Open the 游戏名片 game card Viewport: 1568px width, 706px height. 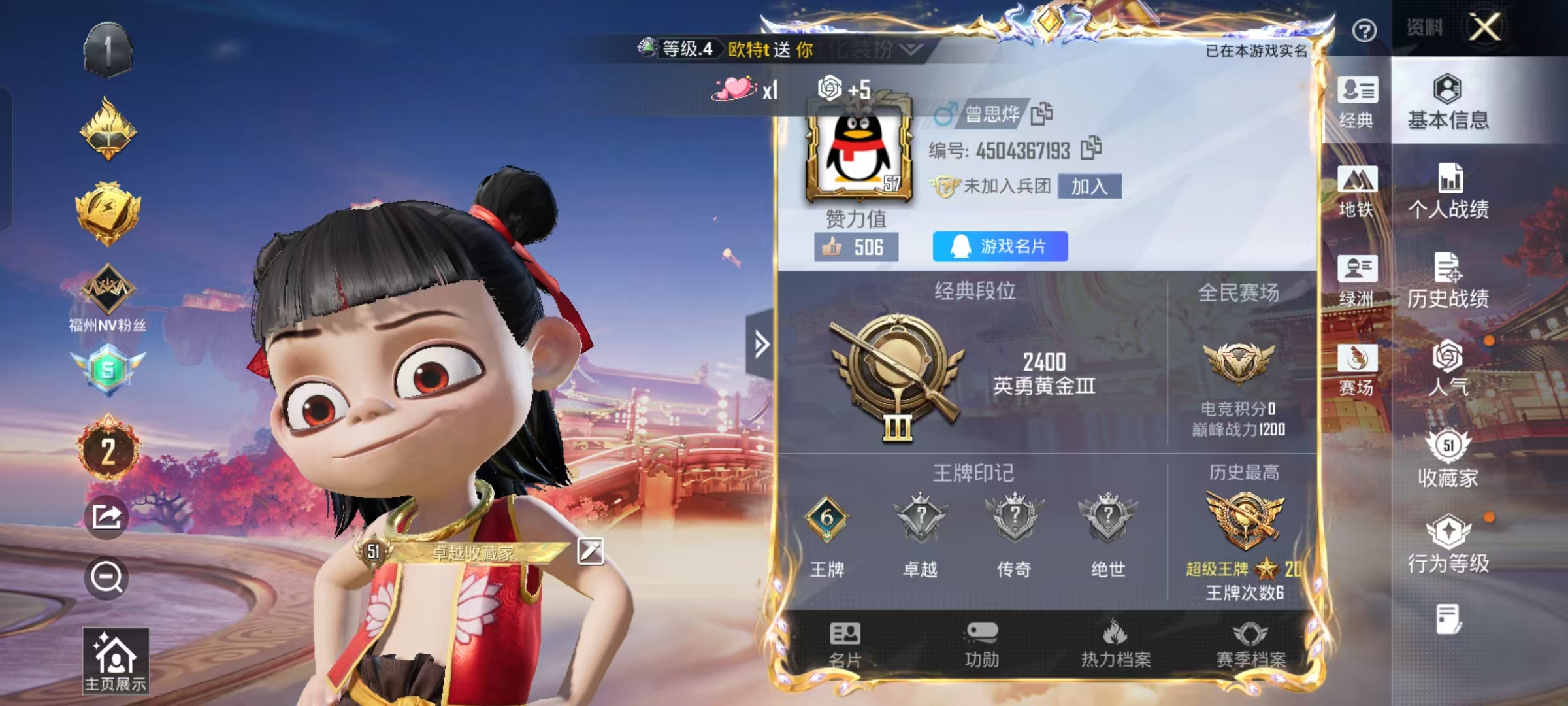click(1000, 246)
